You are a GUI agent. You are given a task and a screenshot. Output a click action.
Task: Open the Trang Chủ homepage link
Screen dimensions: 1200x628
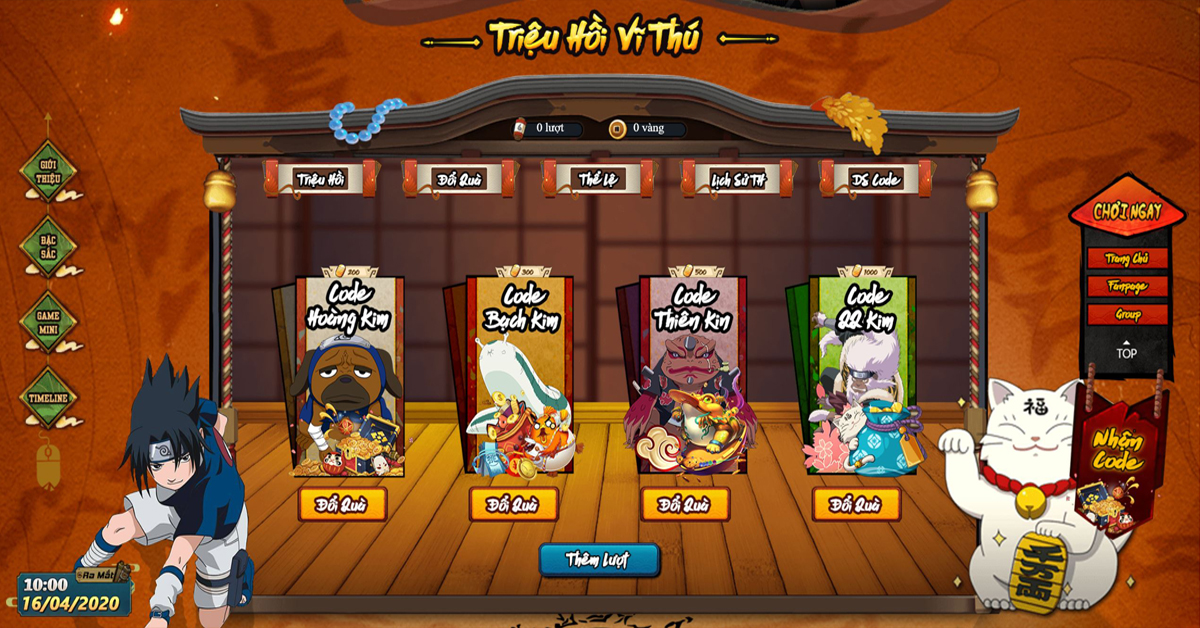pos(1127,258)
